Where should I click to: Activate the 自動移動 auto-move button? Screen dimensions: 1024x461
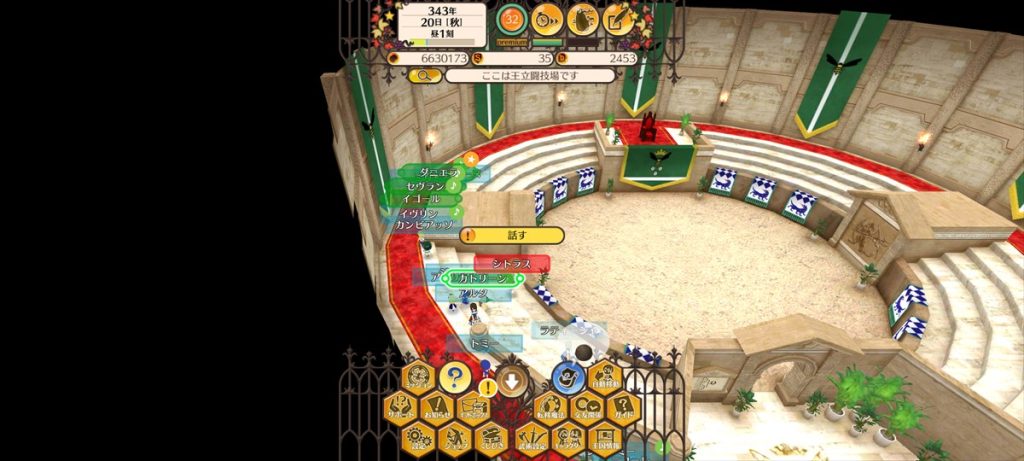pos(605,378)
